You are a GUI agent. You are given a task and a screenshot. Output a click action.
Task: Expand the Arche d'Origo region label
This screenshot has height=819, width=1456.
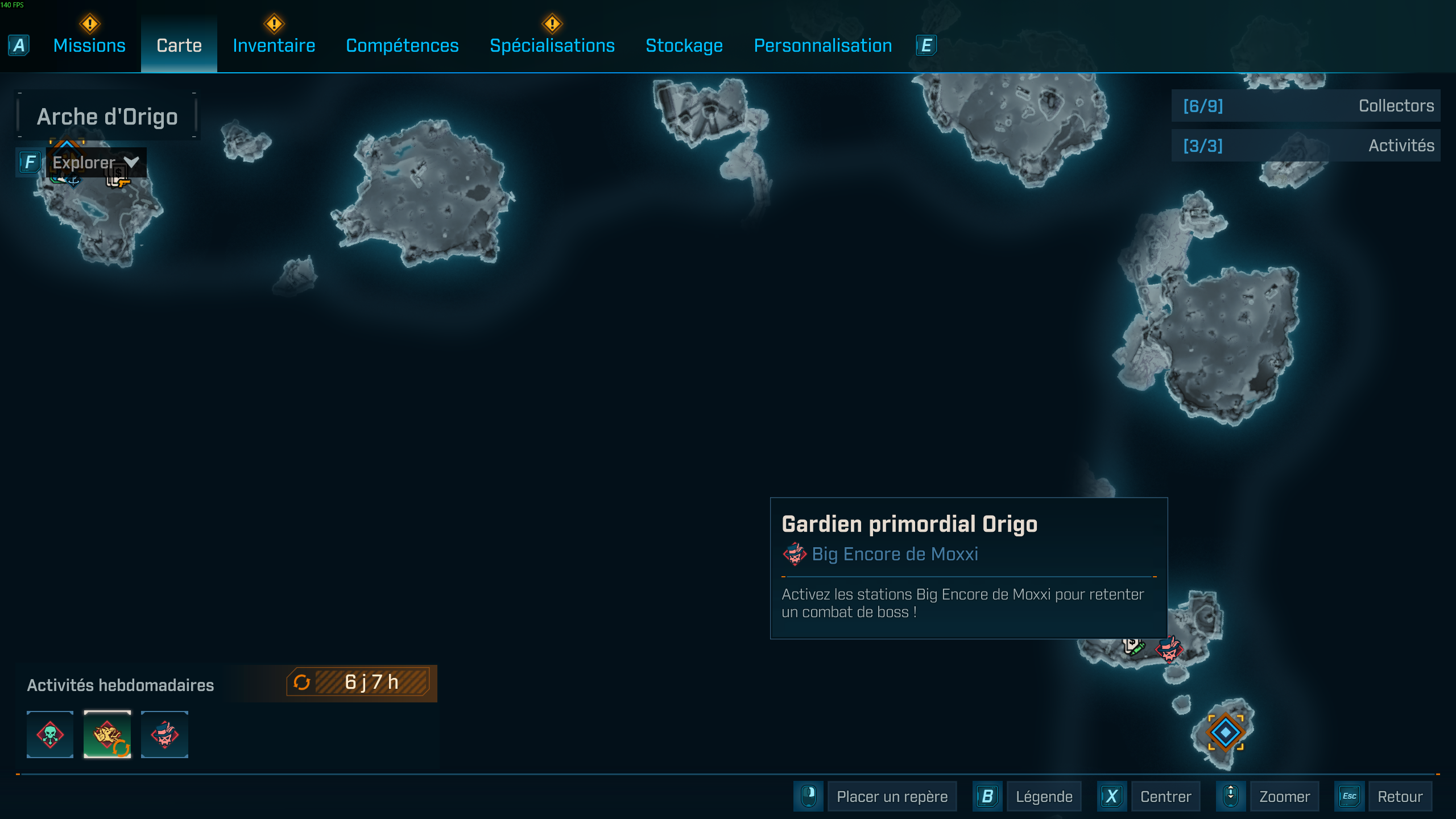click(107, 116)
